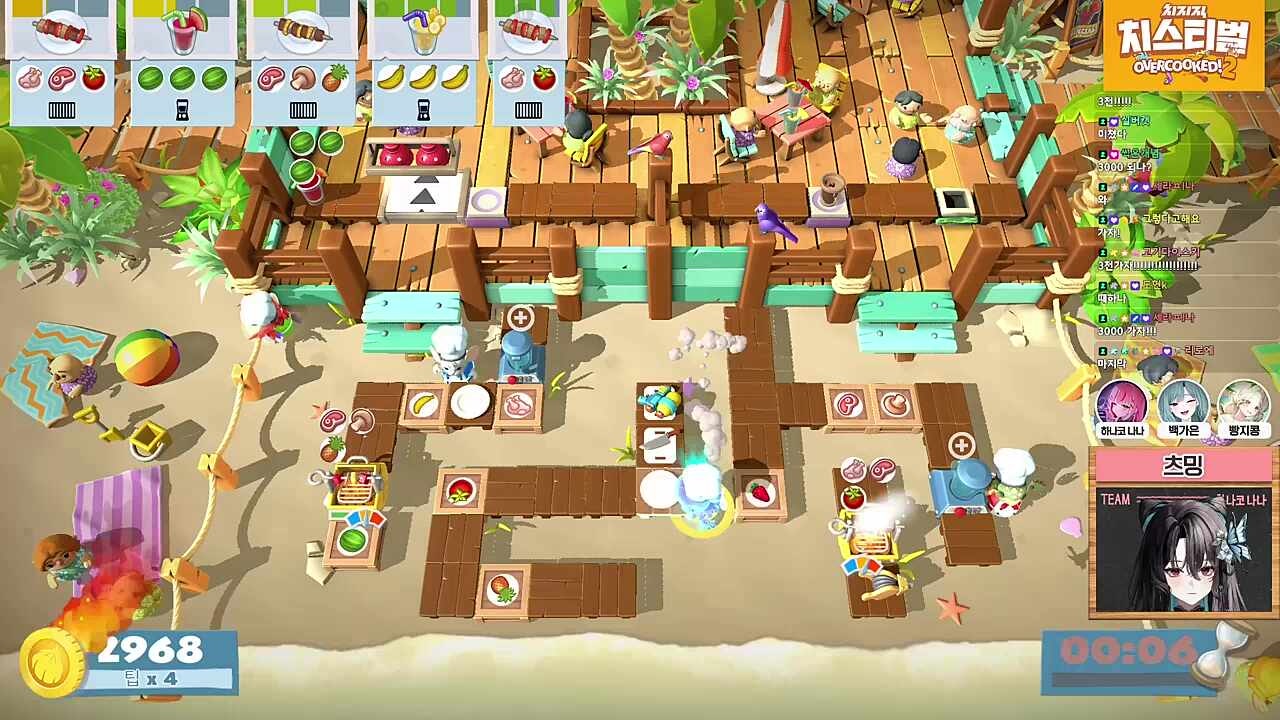Choose the beef, mushroom and pineapple kebab order
Screen dimensions: 1280x720
coord(303,62)
